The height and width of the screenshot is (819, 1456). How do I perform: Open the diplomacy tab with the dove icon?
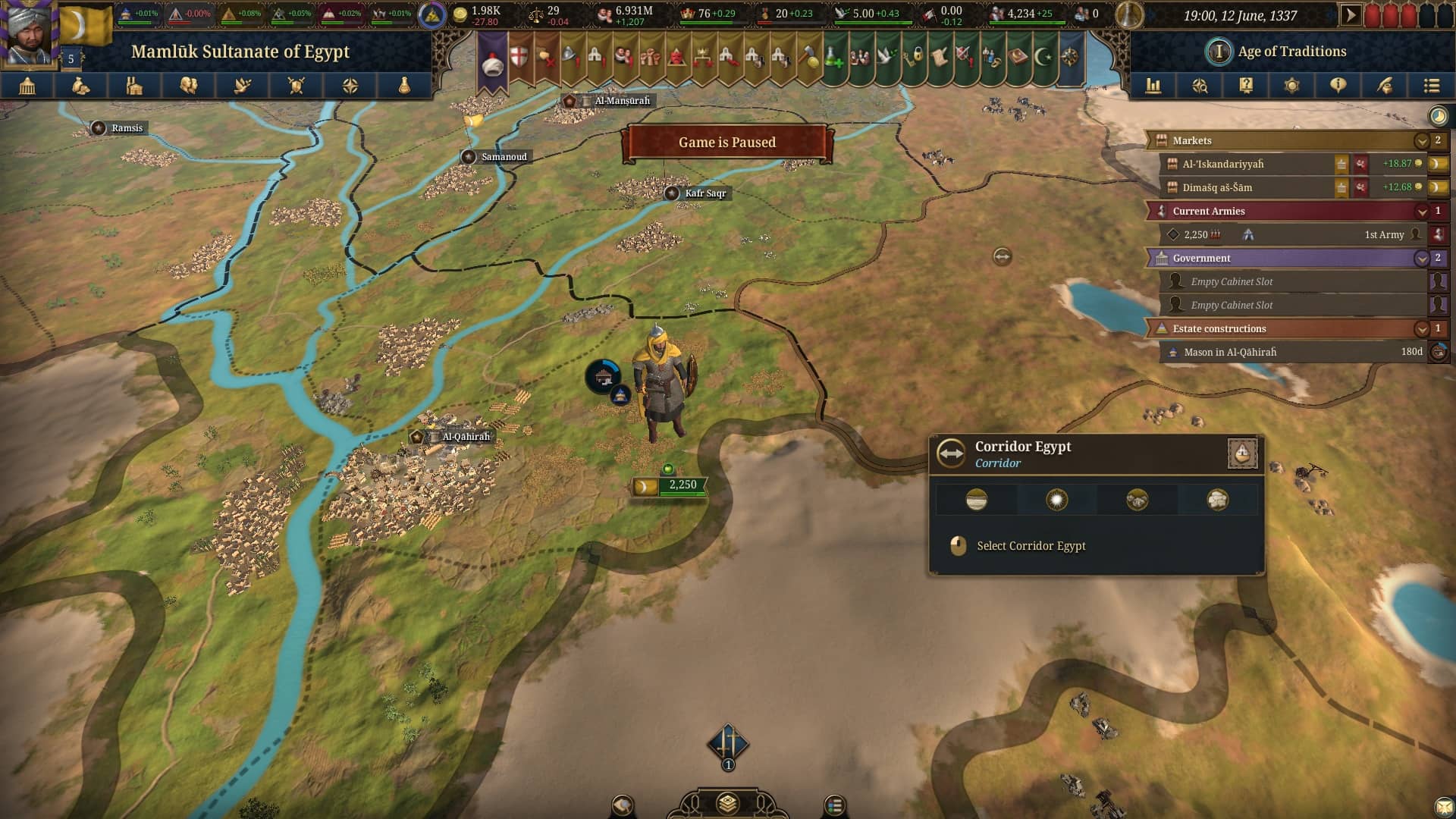243,86
